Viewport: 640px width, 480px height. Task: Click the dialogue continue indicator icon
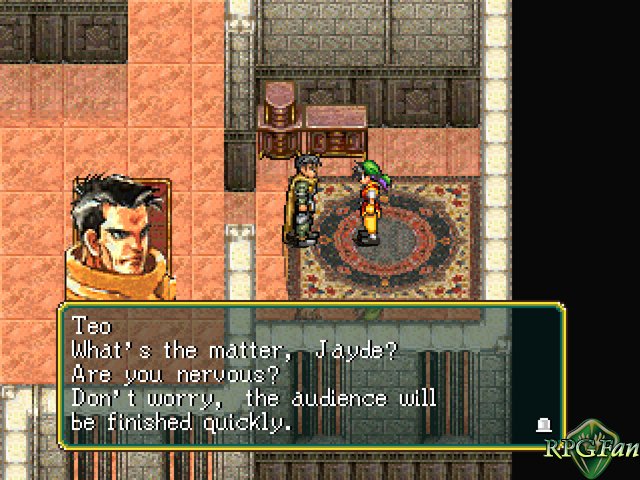[x=544, y=425]
